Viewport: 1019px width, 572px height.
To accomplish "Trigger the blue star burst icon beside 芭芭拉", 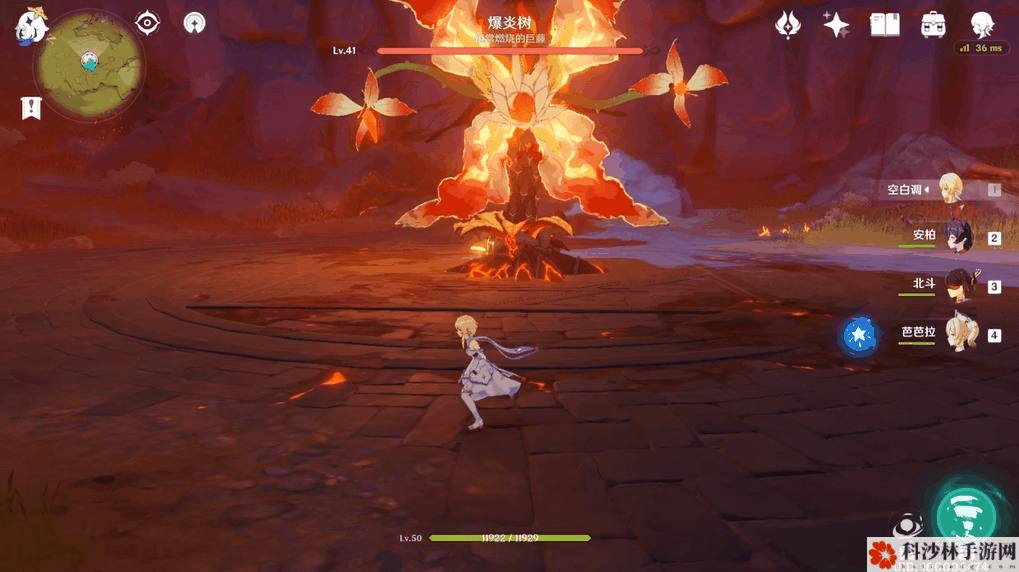I will tap(858, 336).
